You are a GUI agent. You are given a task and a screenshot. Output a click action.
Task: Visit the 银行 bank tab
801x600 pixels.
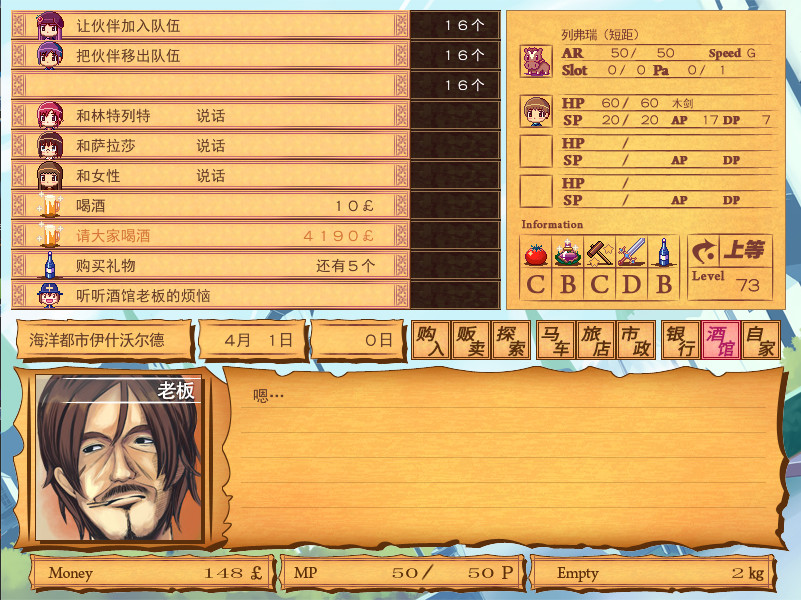click(680, 341)
